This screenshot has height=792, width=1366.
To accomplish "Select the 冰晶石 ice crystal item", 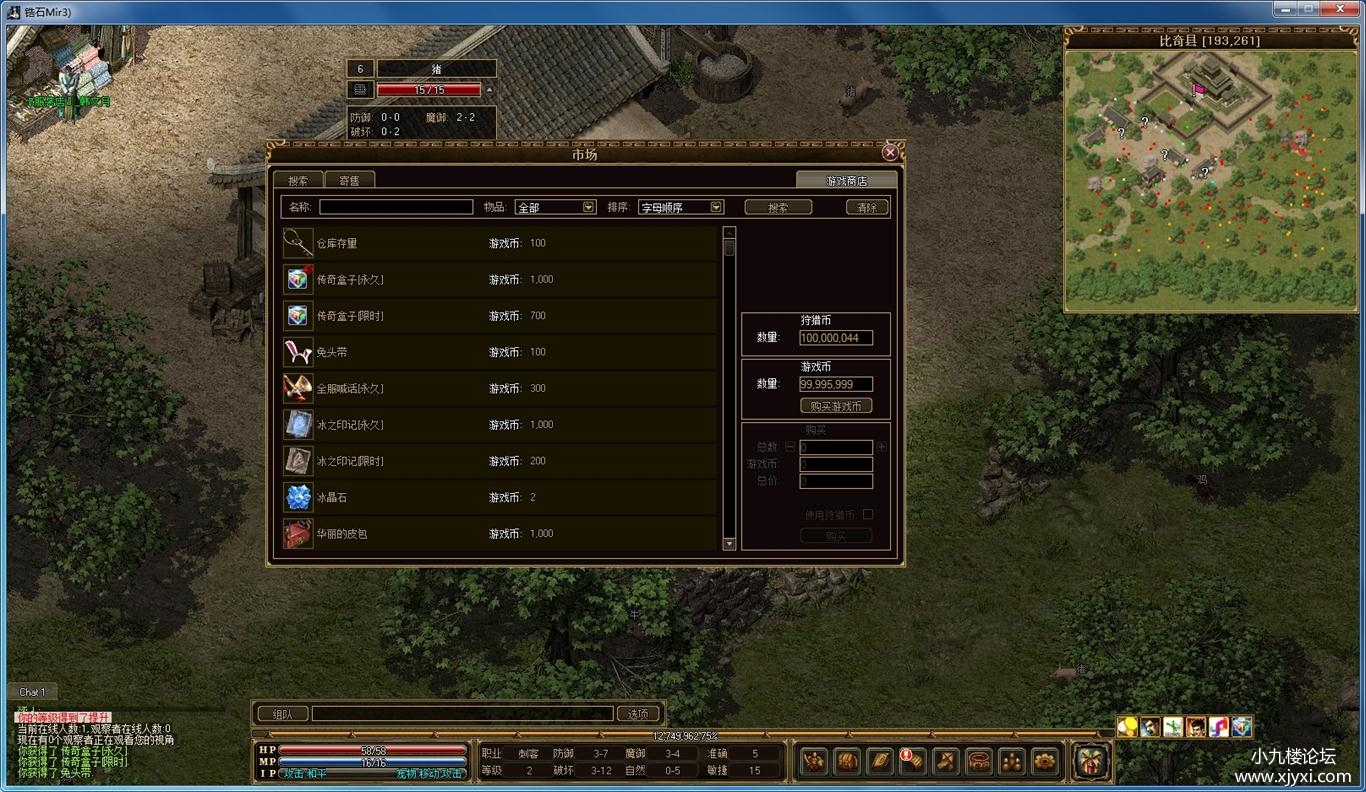I will pyautogui.click(x=500, y=497).
